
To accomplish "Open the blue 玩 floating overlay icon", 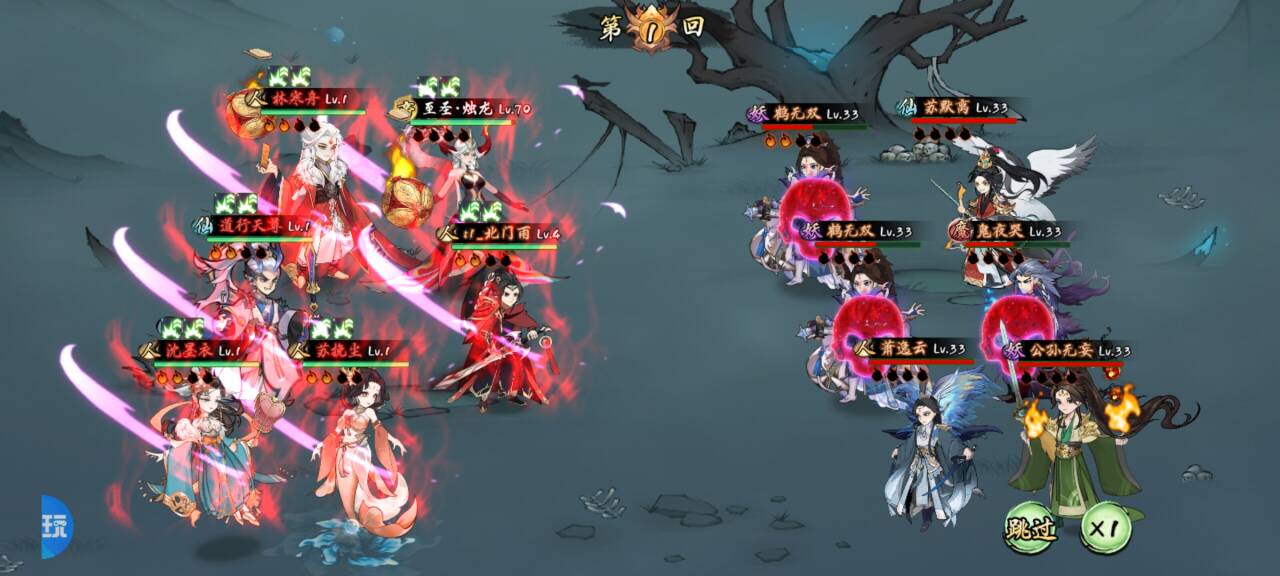I will [x=55, y=527].
